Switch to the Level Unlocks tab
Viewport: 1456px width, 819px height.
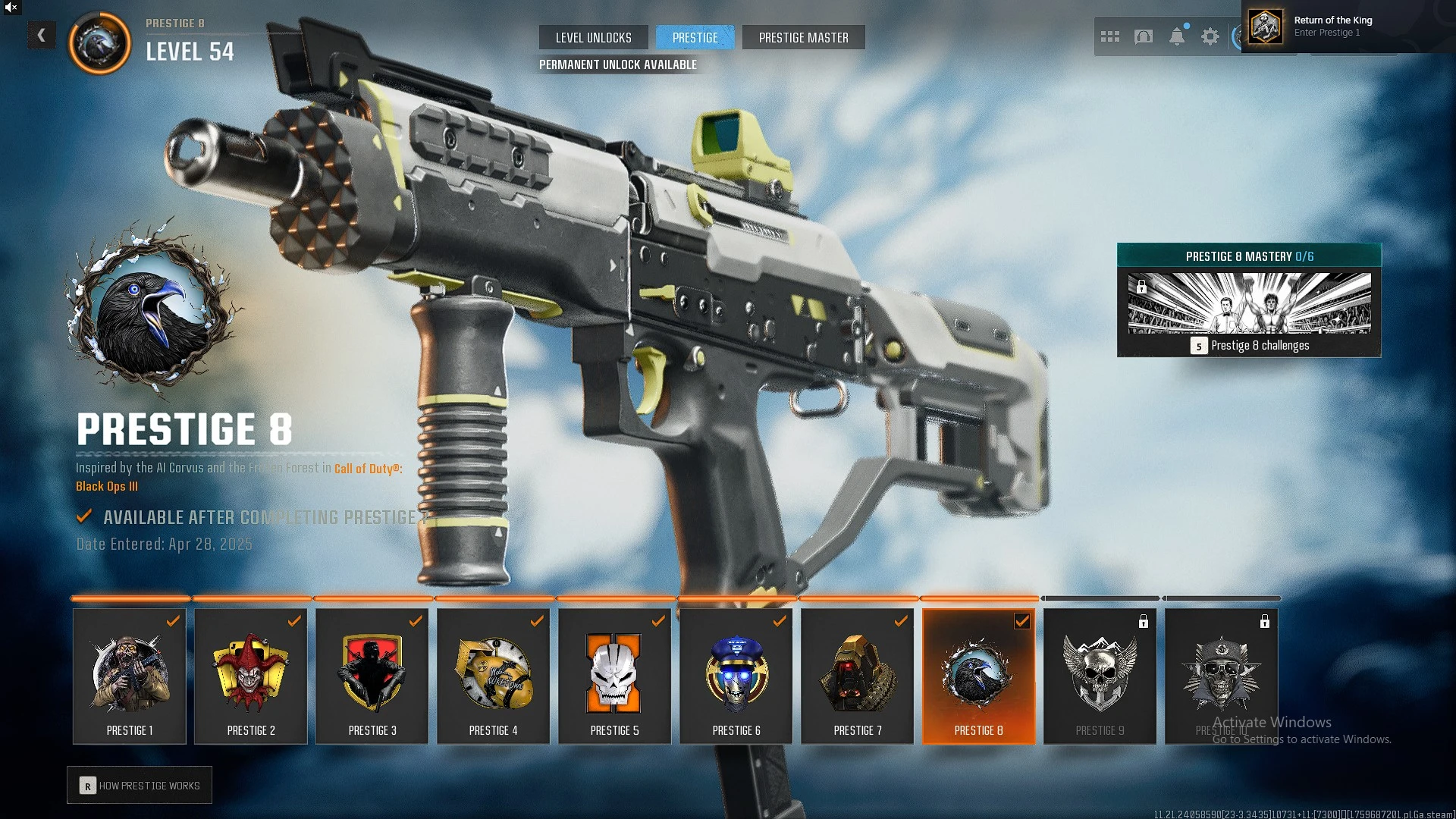593,38
